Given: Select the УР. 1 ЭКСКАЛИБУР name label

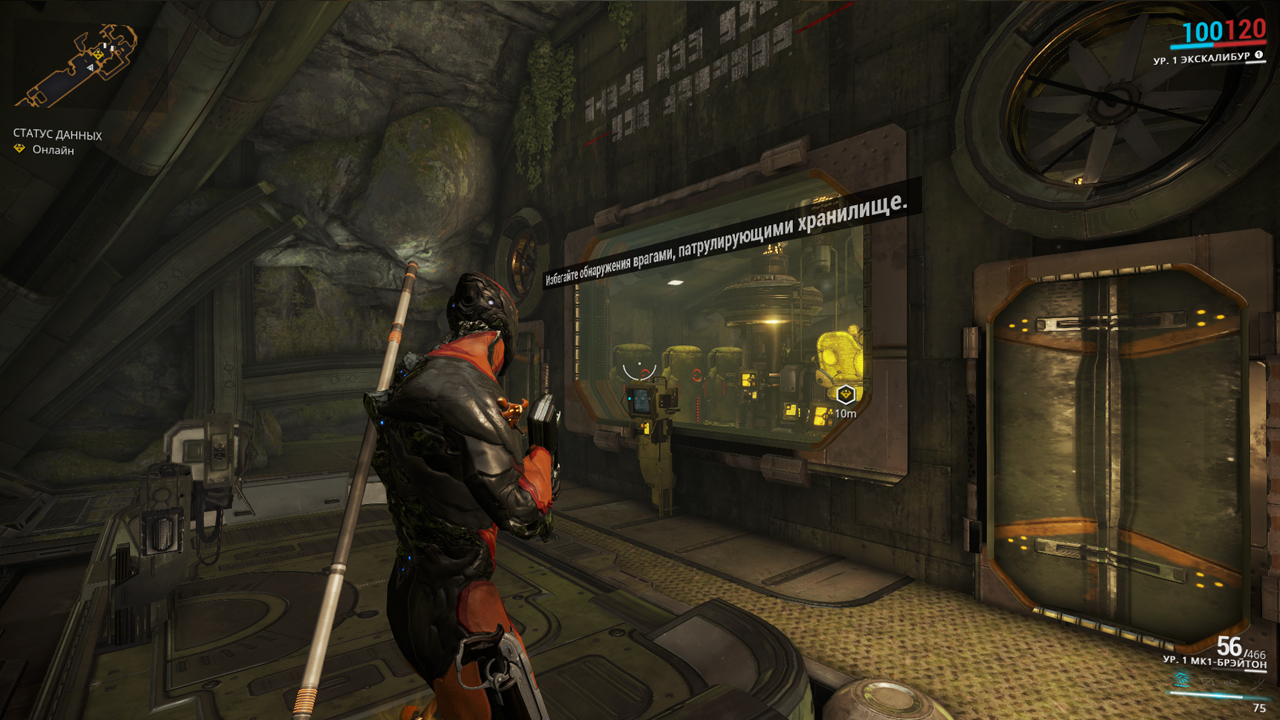Looking at the screenshot, I should pos(1204,60).
